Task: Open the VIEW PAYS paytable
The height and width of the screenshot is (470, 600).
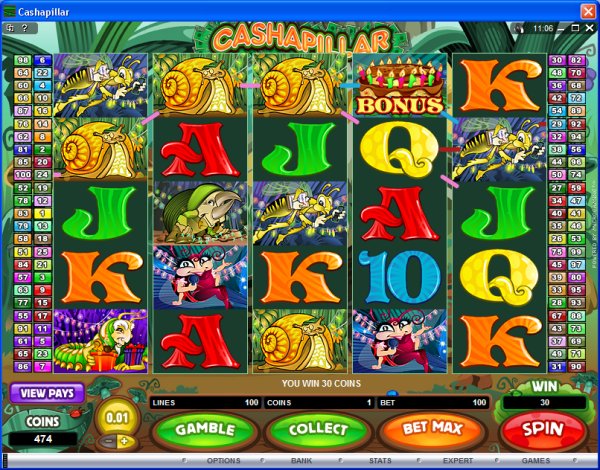Action: [x=47, y=393]
